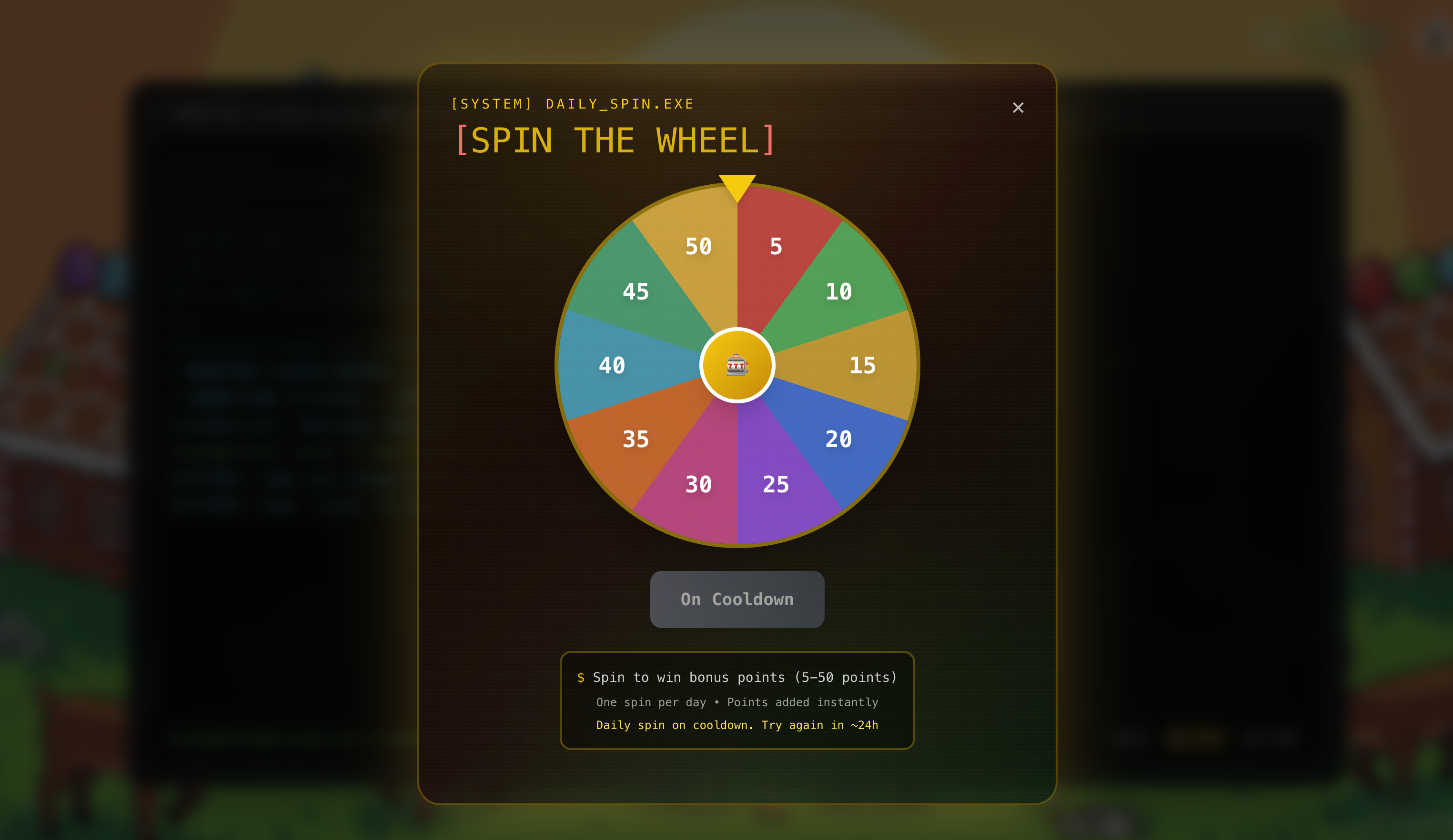This screenshot has width=1453, height=840.
Task: Click the dollar sign beside the bonus points text
Action: pos(580,678)
